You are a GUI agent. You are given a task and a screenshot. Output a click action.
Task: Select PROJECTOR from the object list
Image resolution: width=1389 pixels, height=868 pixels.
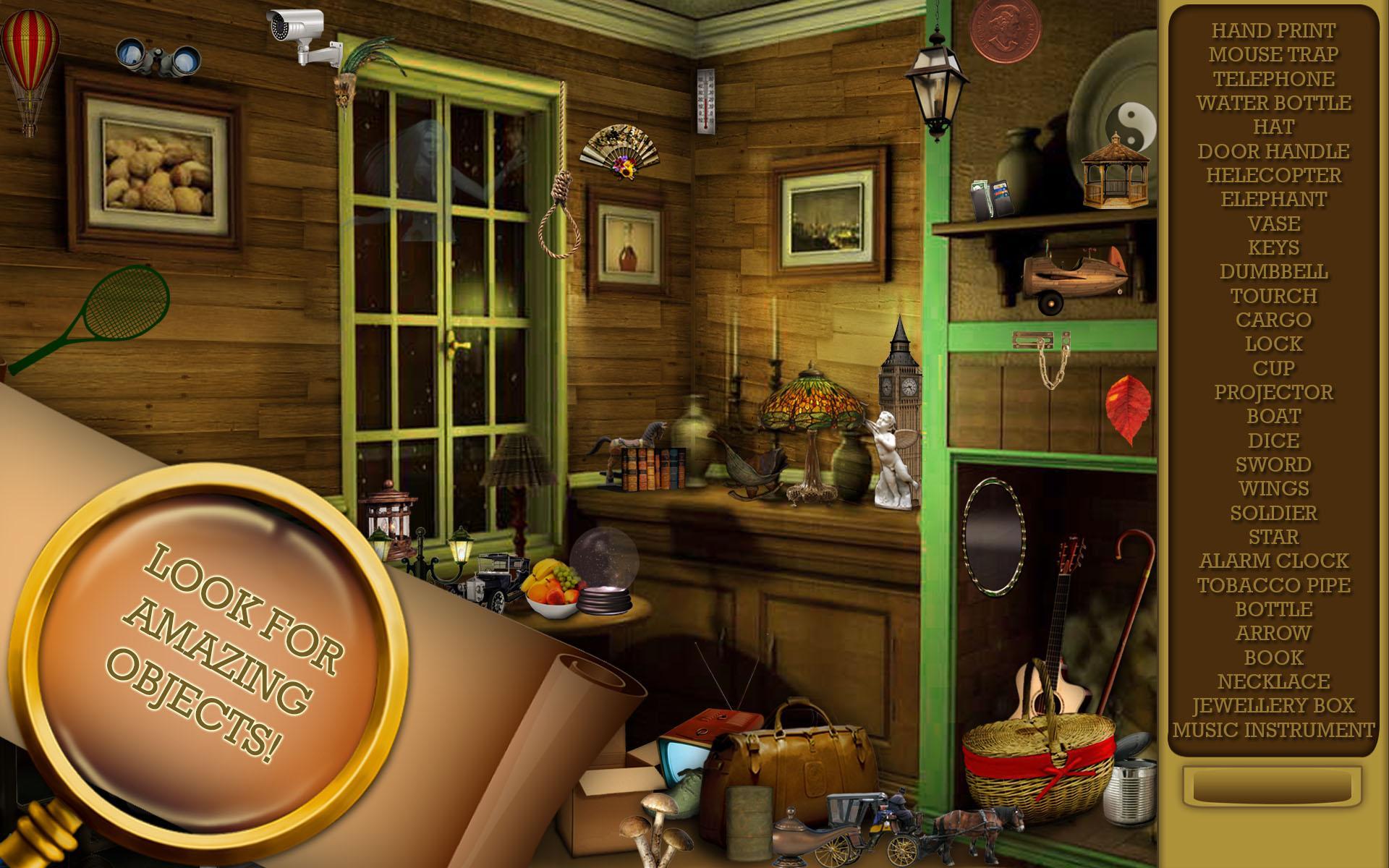(x=1273, y=392)
